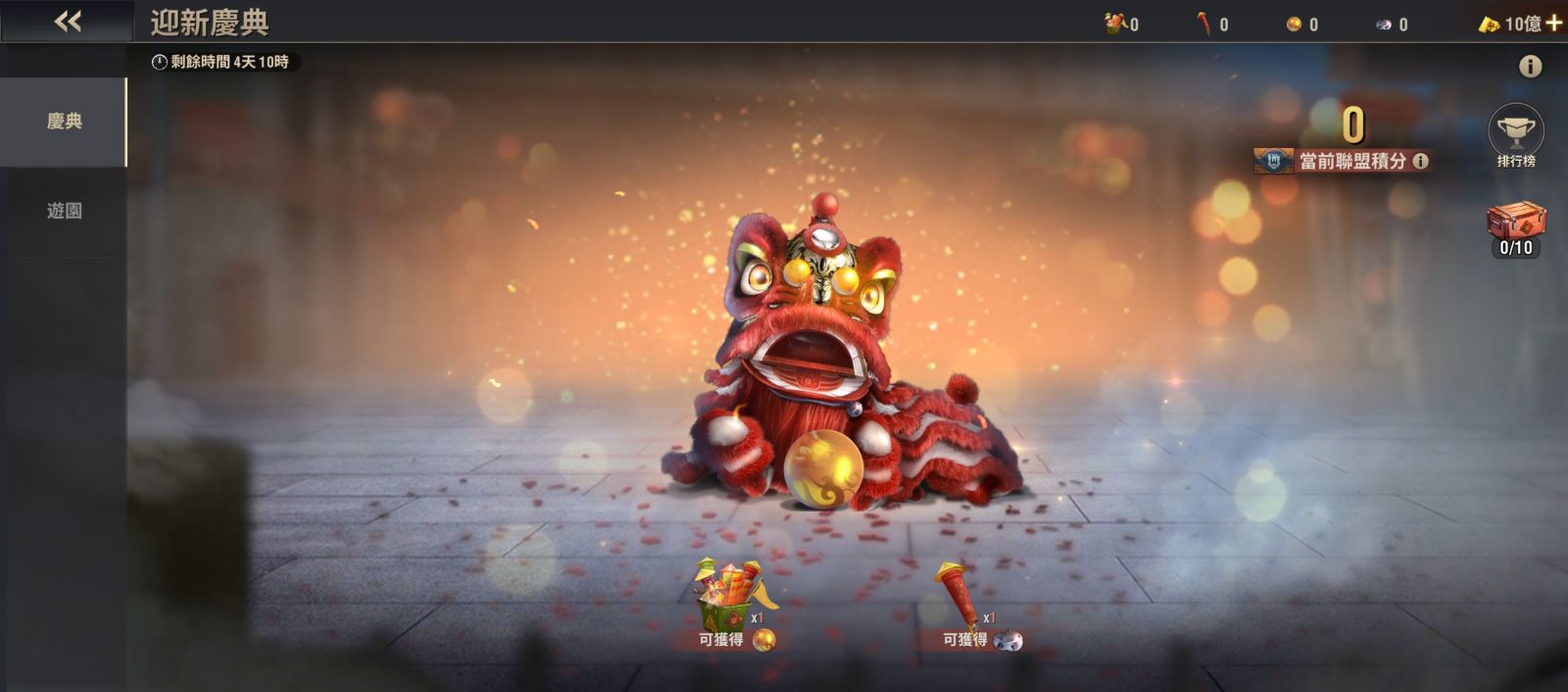
Task: Go back using the double-arrow button
Action: [x=68, y=21]
